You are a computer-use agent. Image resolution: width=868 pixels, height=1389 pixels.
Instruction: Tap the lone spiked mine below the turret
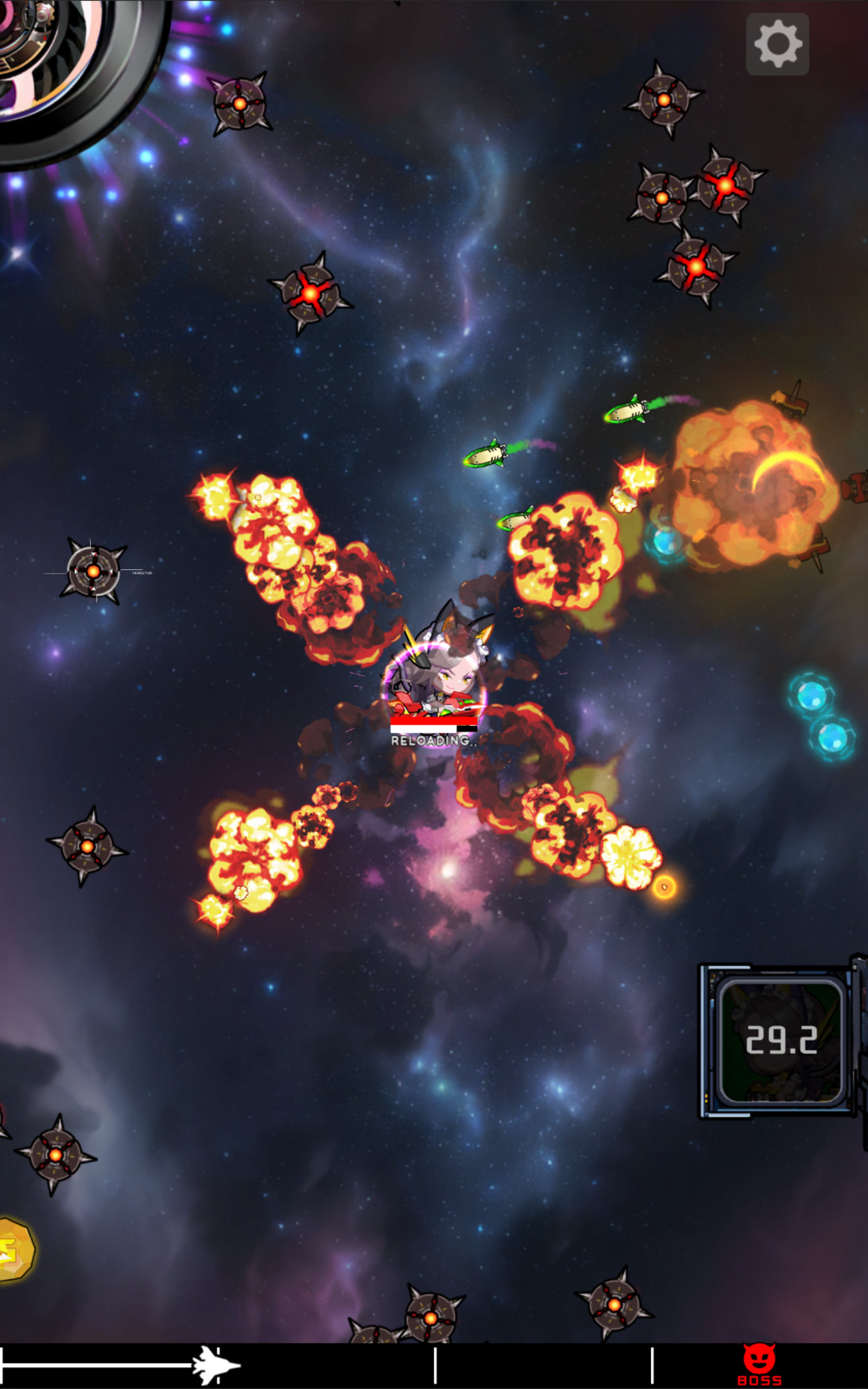click(x=241, y=105)
